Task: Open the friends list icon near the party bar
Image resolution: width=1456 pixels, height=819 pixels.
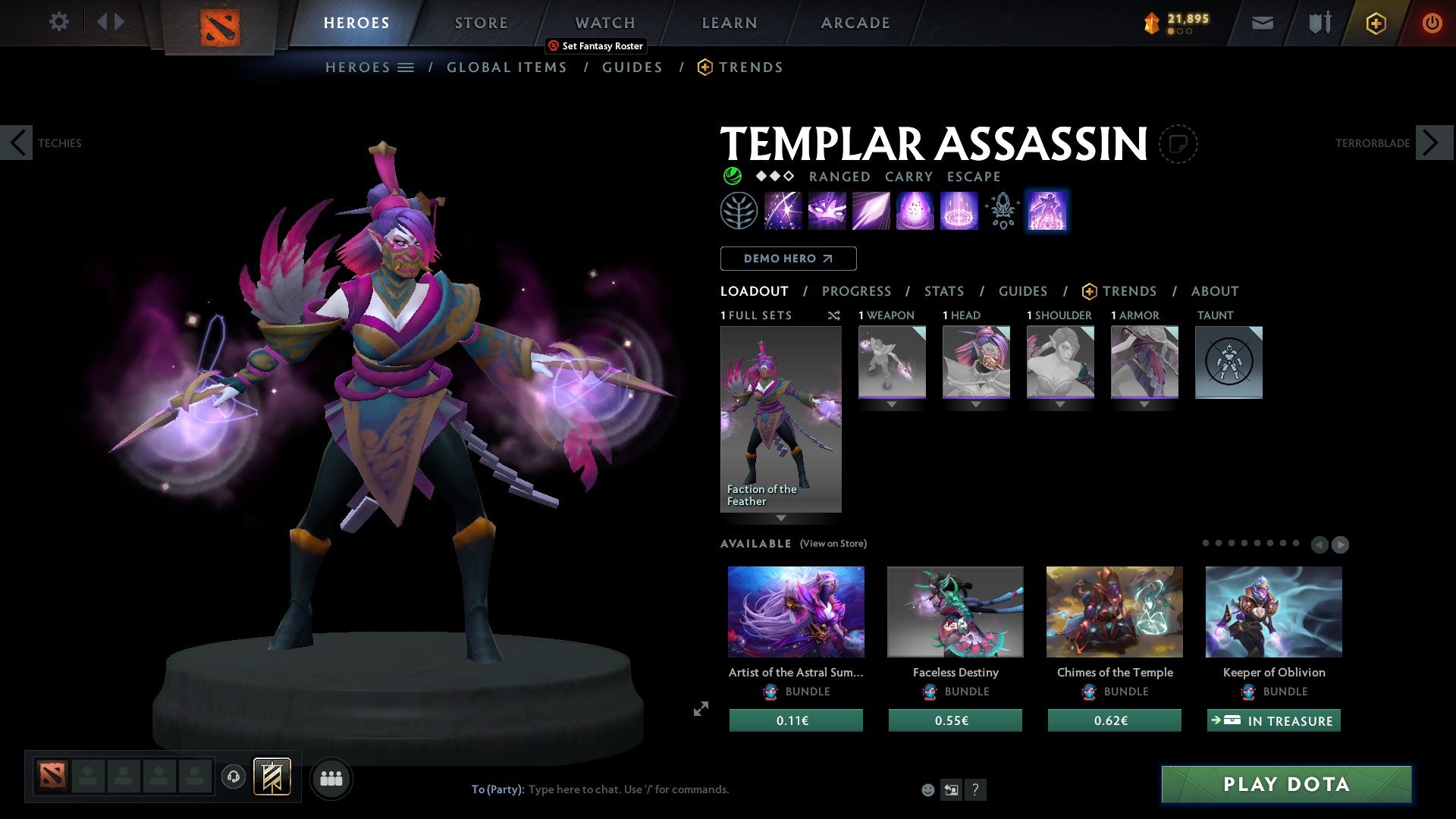Action: (x=331, y=778)
